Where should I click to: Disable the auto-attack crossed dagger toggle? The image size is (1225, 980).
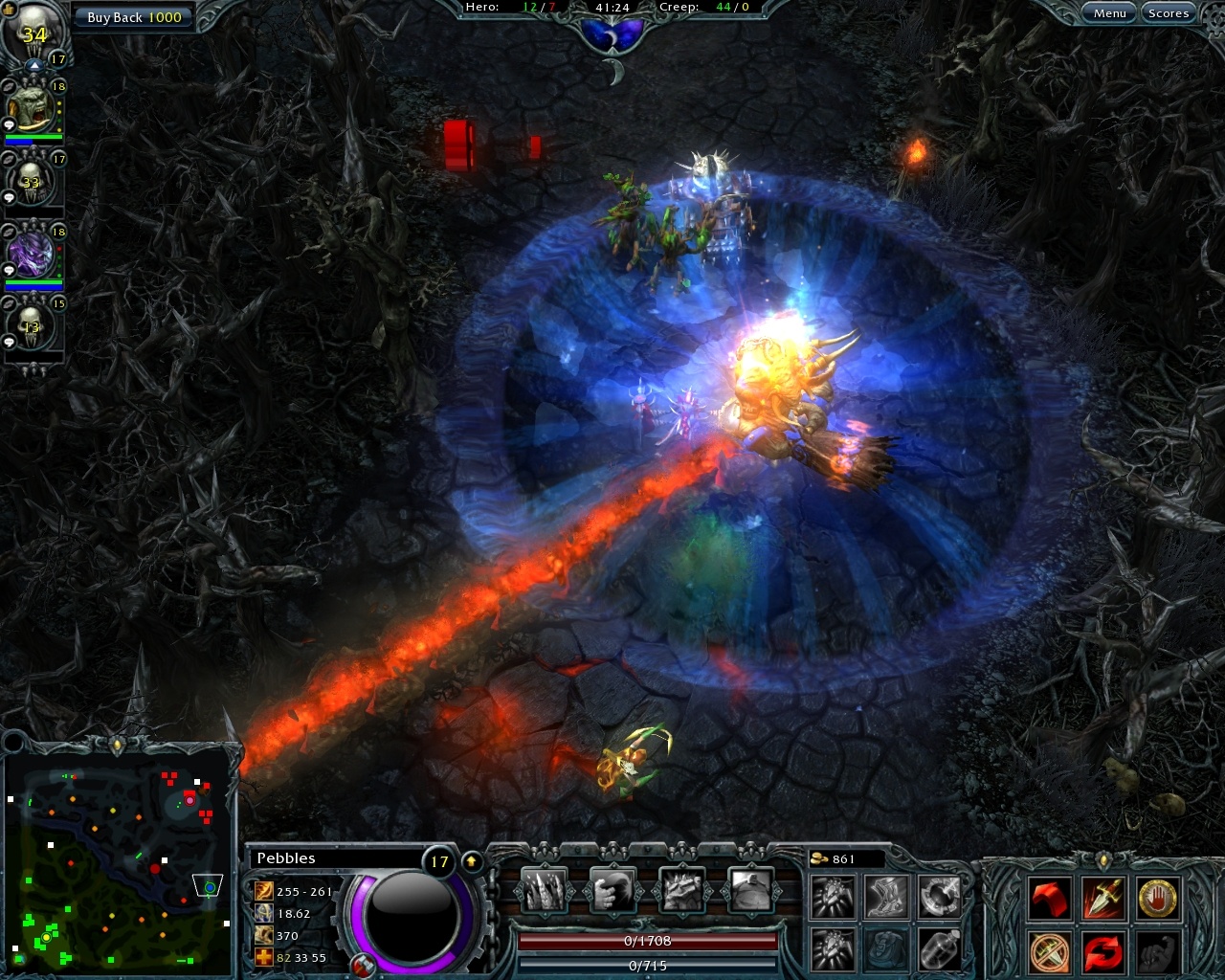tap(1048, 949)
